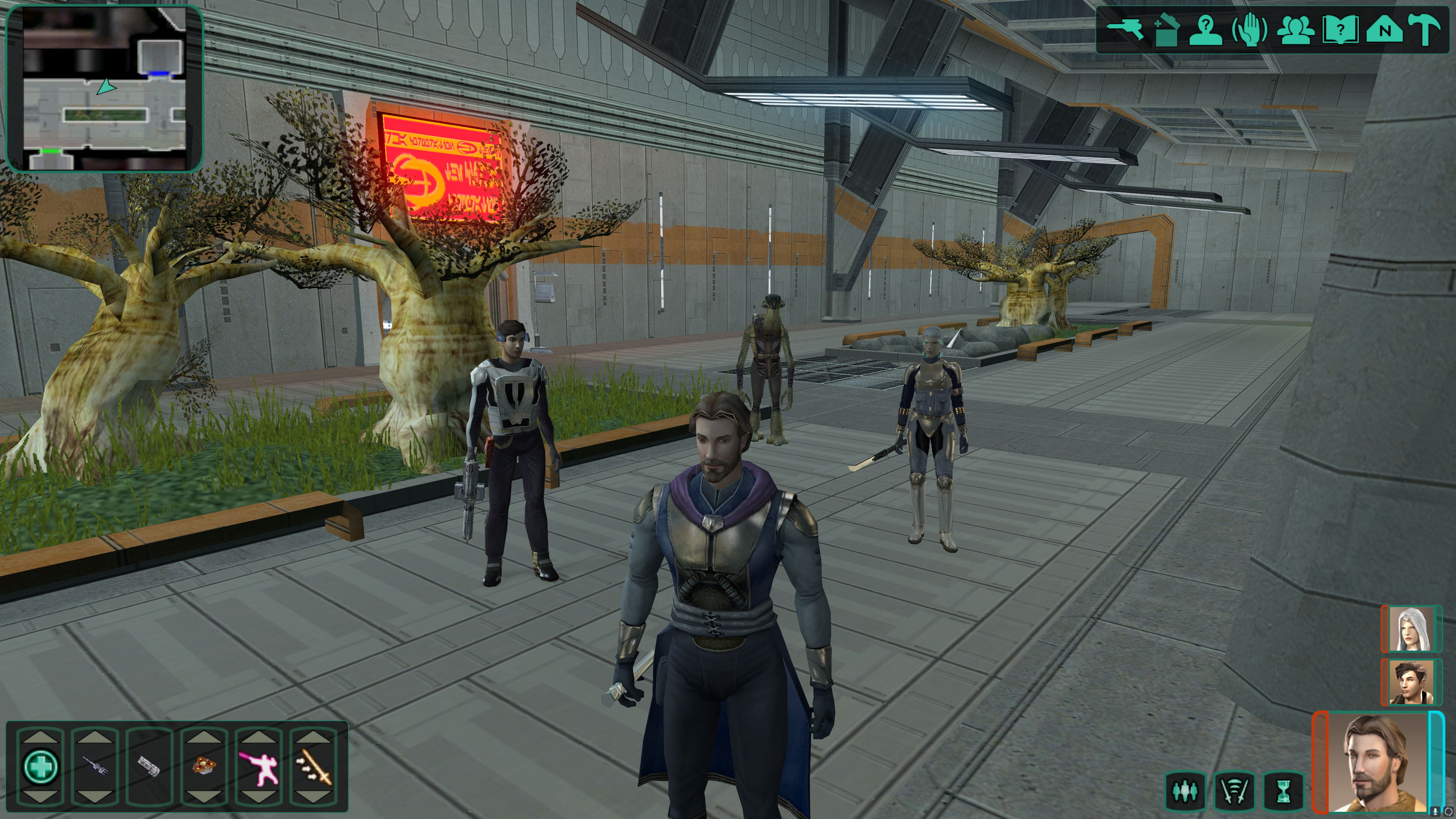Switch to the white-hooded woman party portrait

(x=1411, y=629)
